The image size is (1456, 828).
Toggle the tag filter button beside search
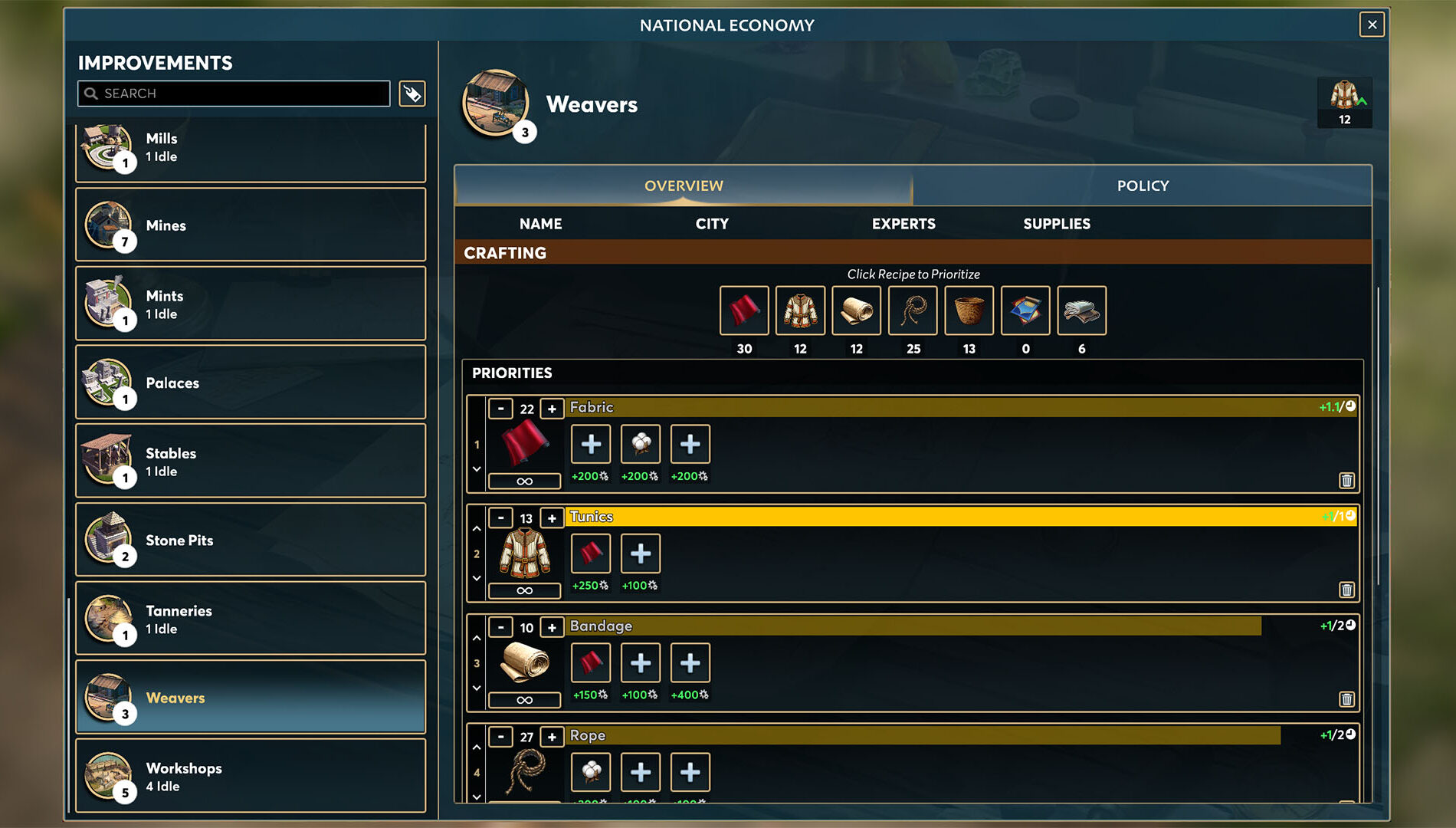[x=412, y=94]
